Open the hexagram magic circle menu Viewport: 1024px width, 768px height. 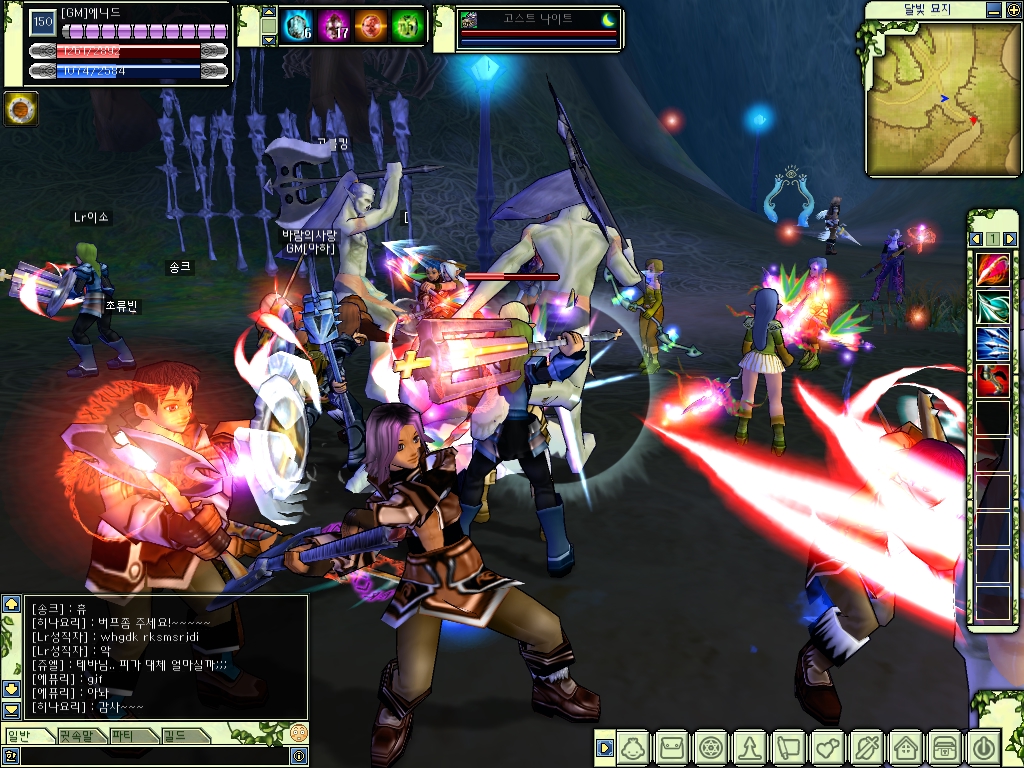[x=711, y=747]
